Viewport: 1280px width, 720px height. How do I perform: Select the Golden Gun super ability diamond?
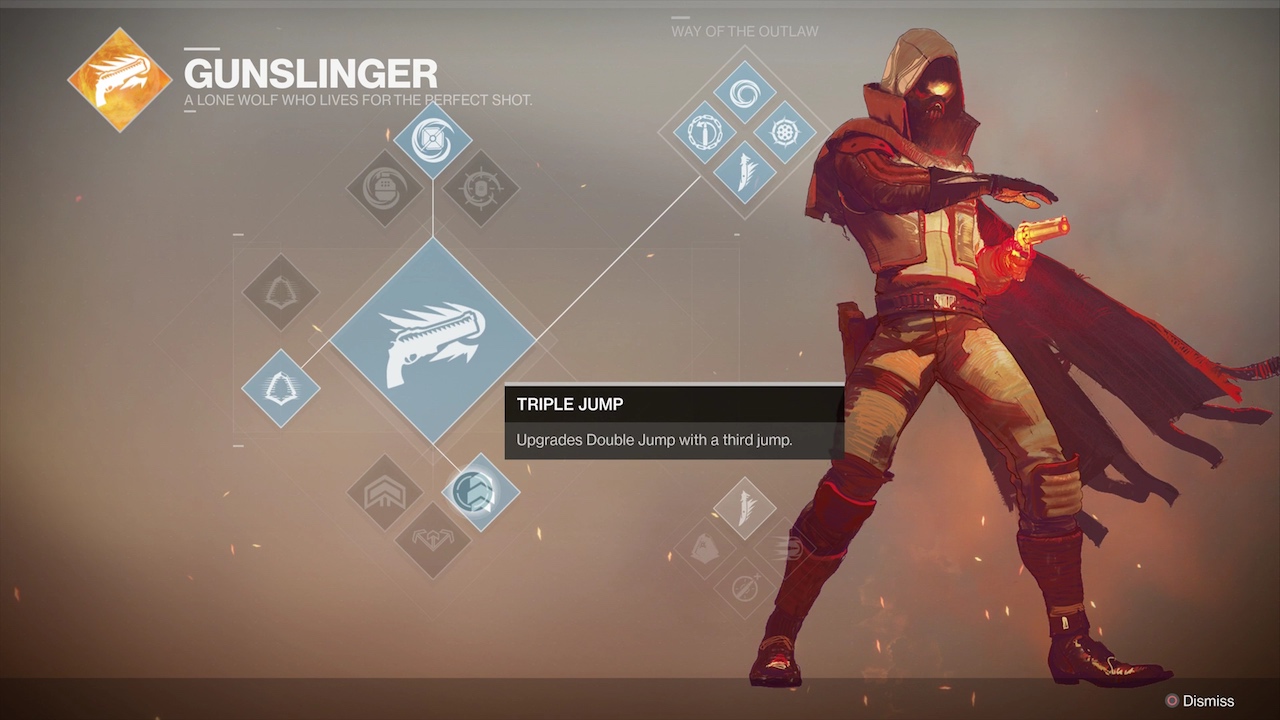pyautogui.click(x=432, y=341)
